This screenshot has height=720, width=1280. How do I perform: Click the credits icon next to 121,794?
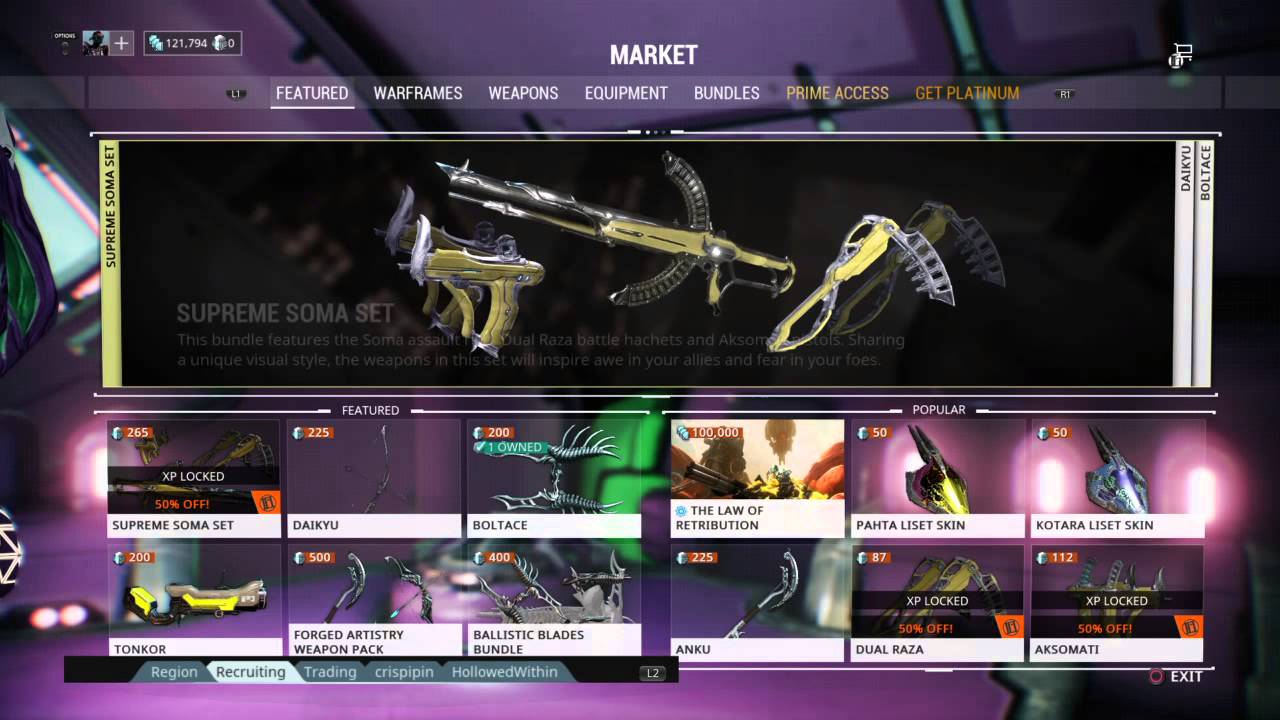point(155,43)
